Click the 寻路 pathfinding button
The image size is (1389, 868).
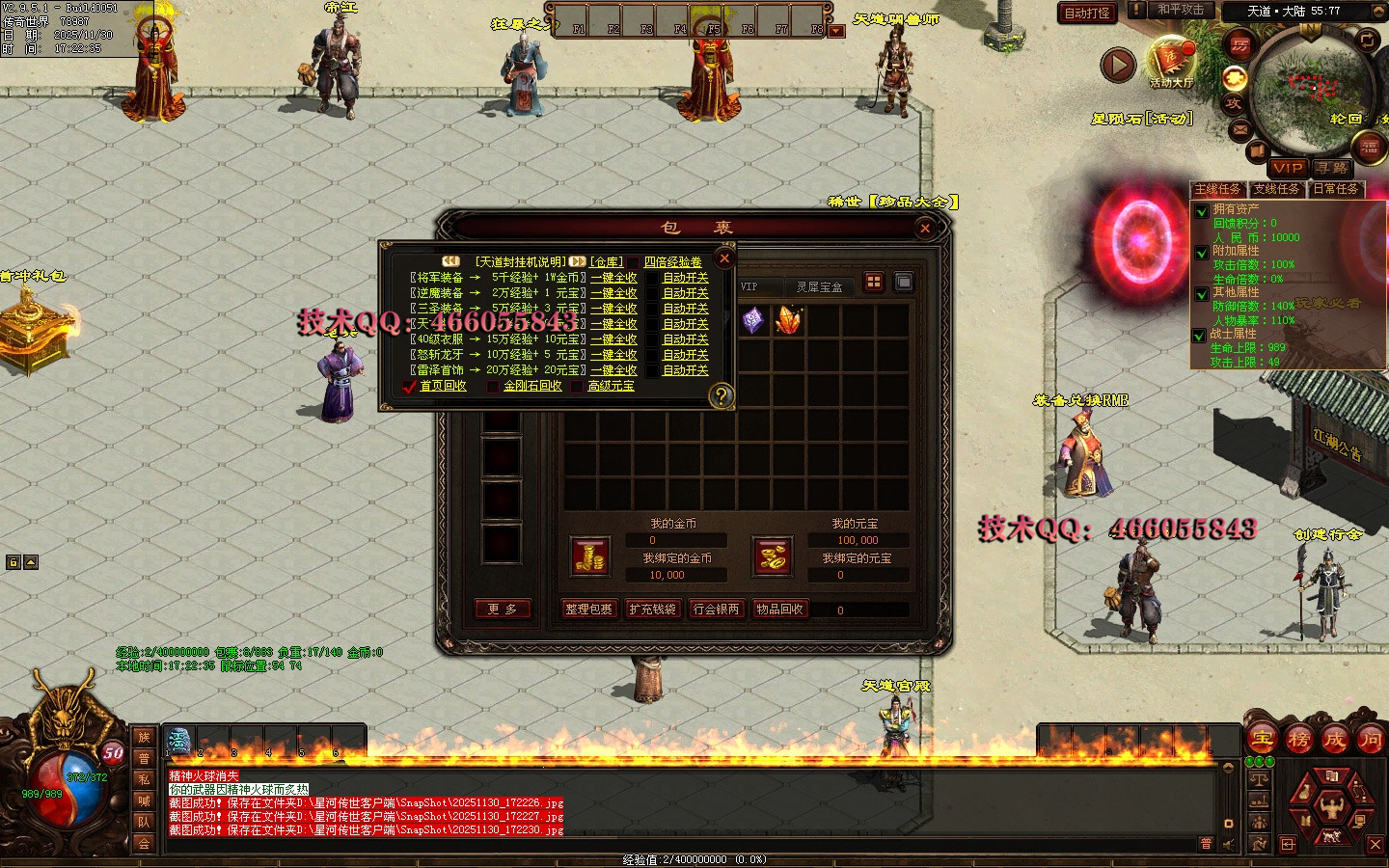pos(1331,167)
